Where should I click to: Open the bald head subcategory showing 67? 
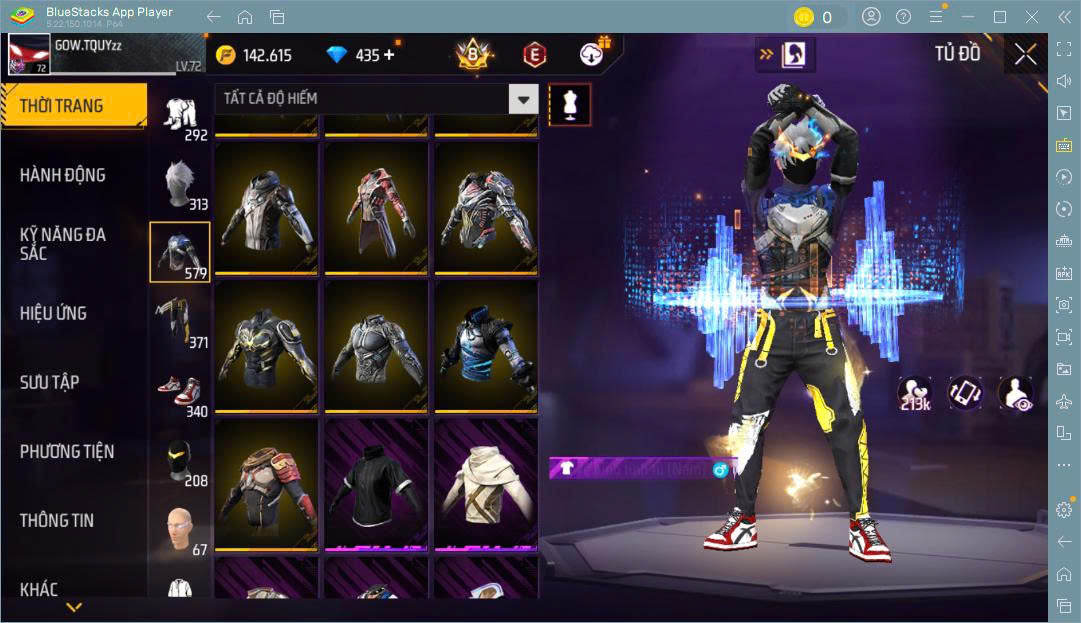[180, 530]
